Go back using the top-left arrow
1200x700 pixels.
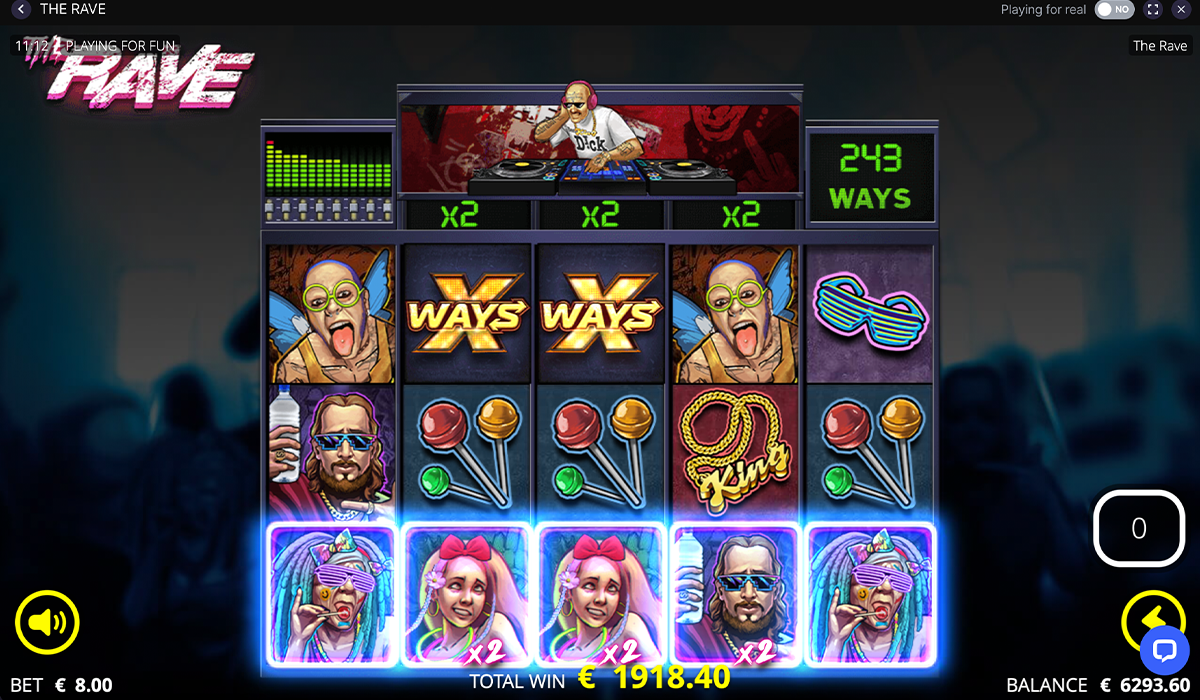point(21,10)
